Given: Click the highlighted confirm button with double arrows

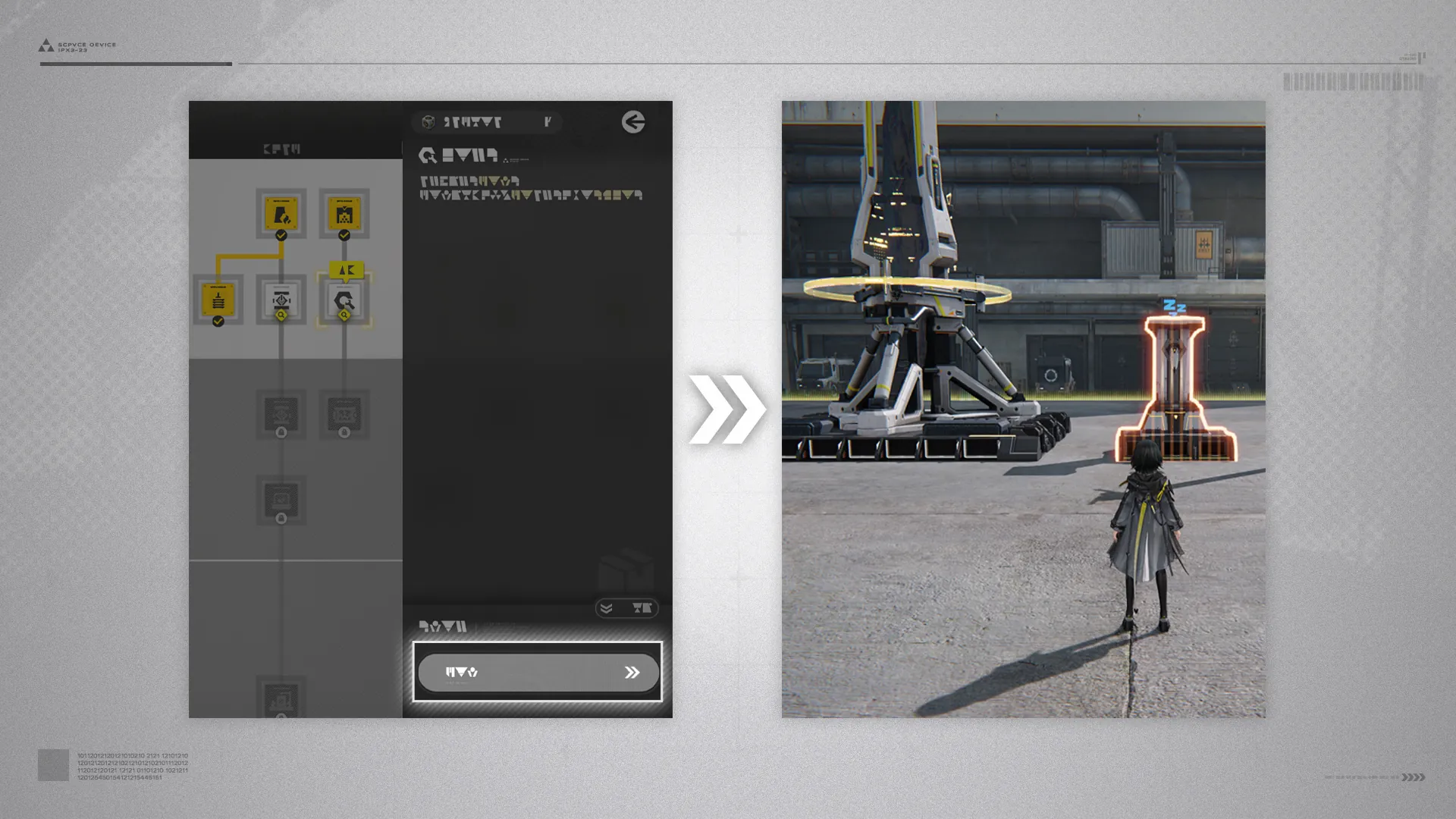Looking at the screenshot, I should [538, 672].
